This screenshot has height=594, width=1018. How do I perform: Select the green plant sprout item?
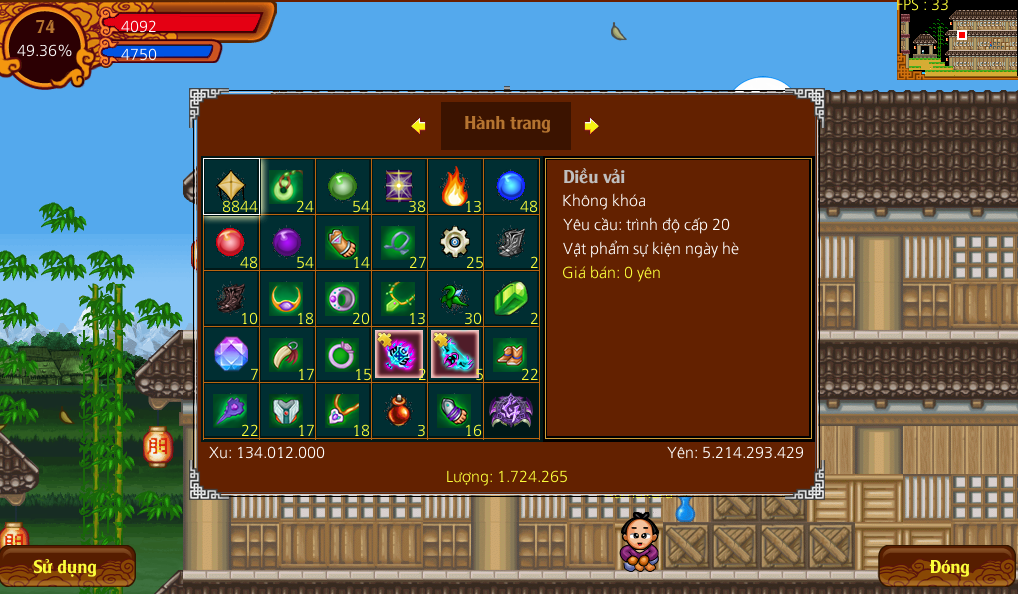[x=455, y=299]
